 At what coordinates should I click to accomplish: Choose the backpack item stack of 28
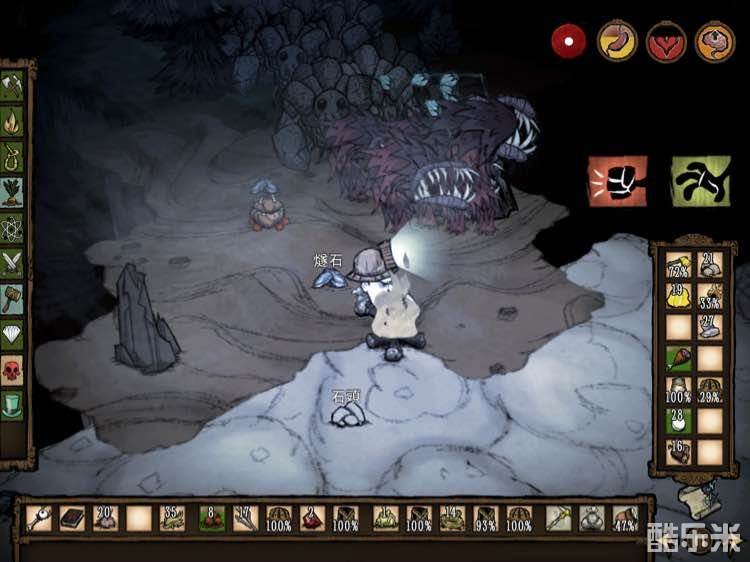(x=680, y=420)
